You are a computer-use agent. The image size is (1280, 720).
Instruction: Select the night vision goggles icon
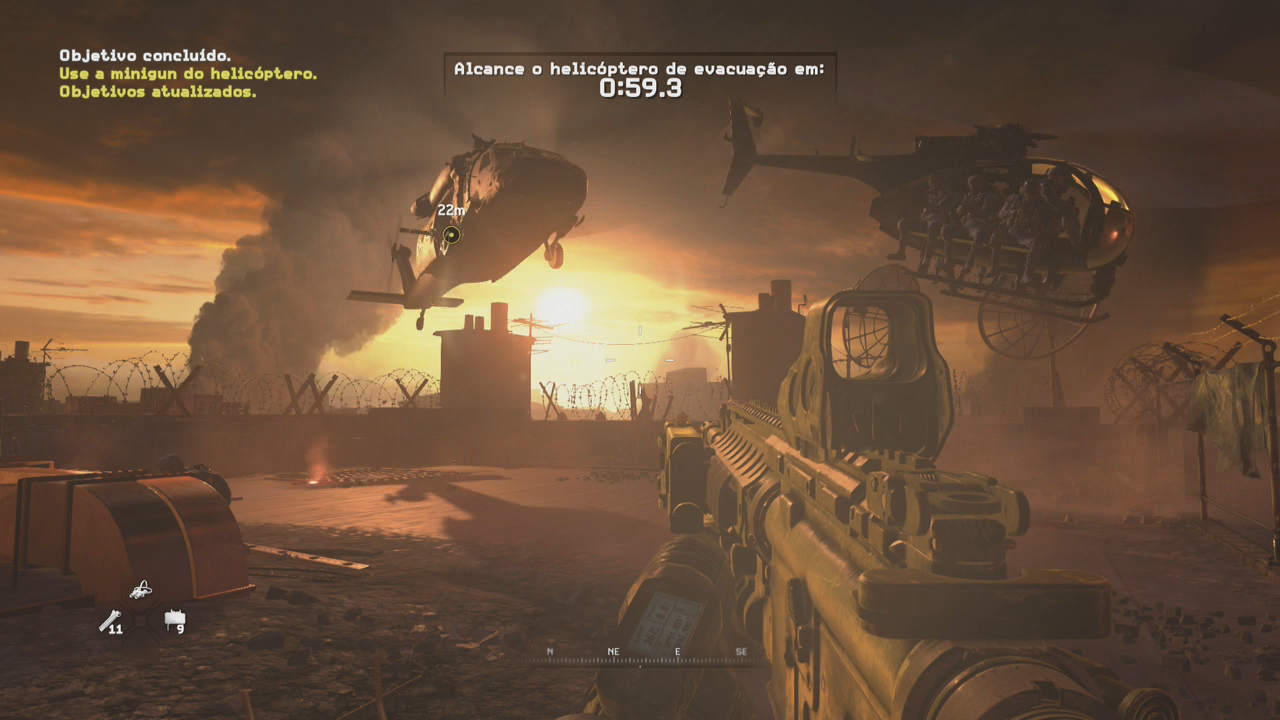[141, 589]
